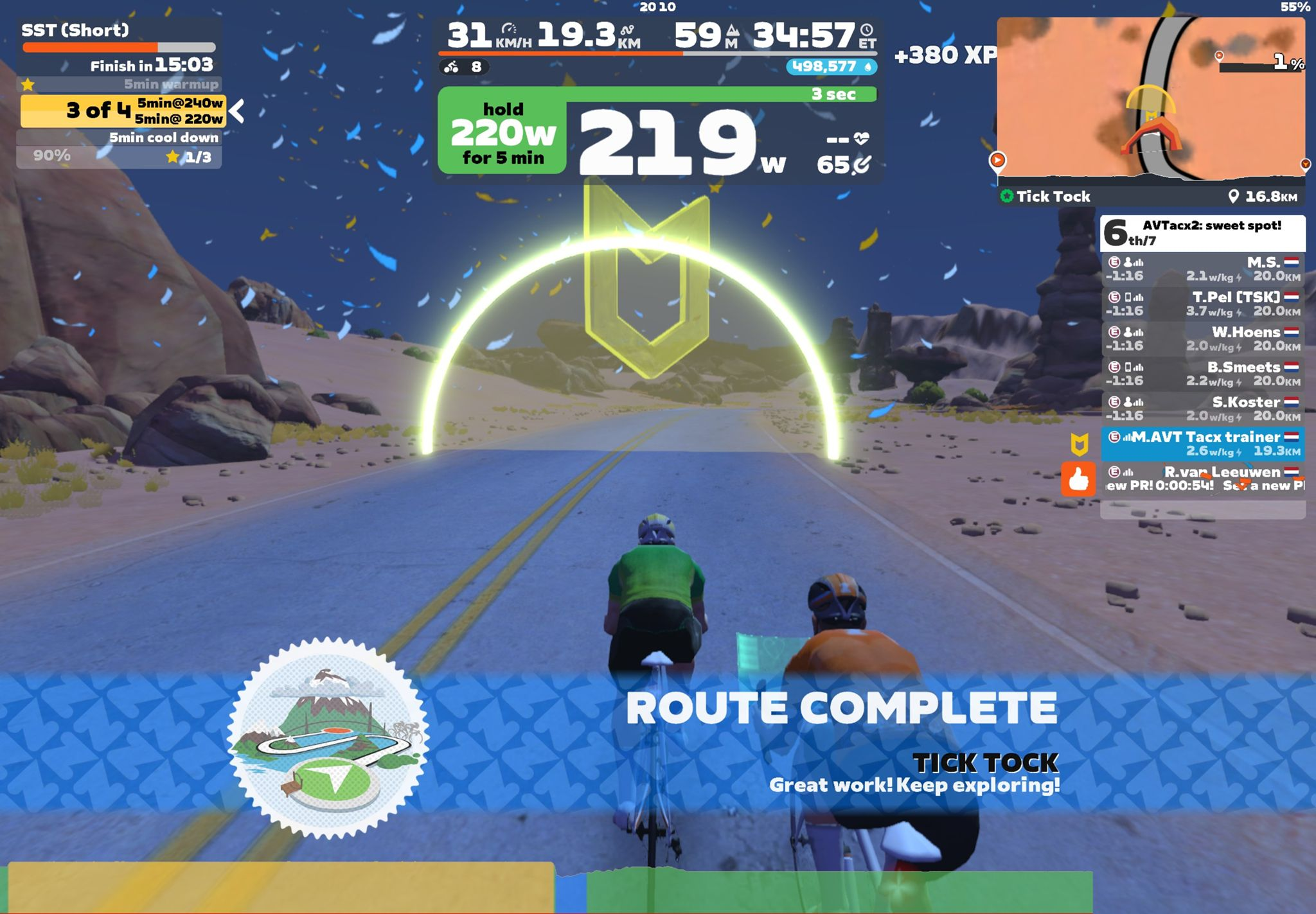Select the 5min@240w workout interval block
This screenshot has width=1316, height=914.
[179, 103]
